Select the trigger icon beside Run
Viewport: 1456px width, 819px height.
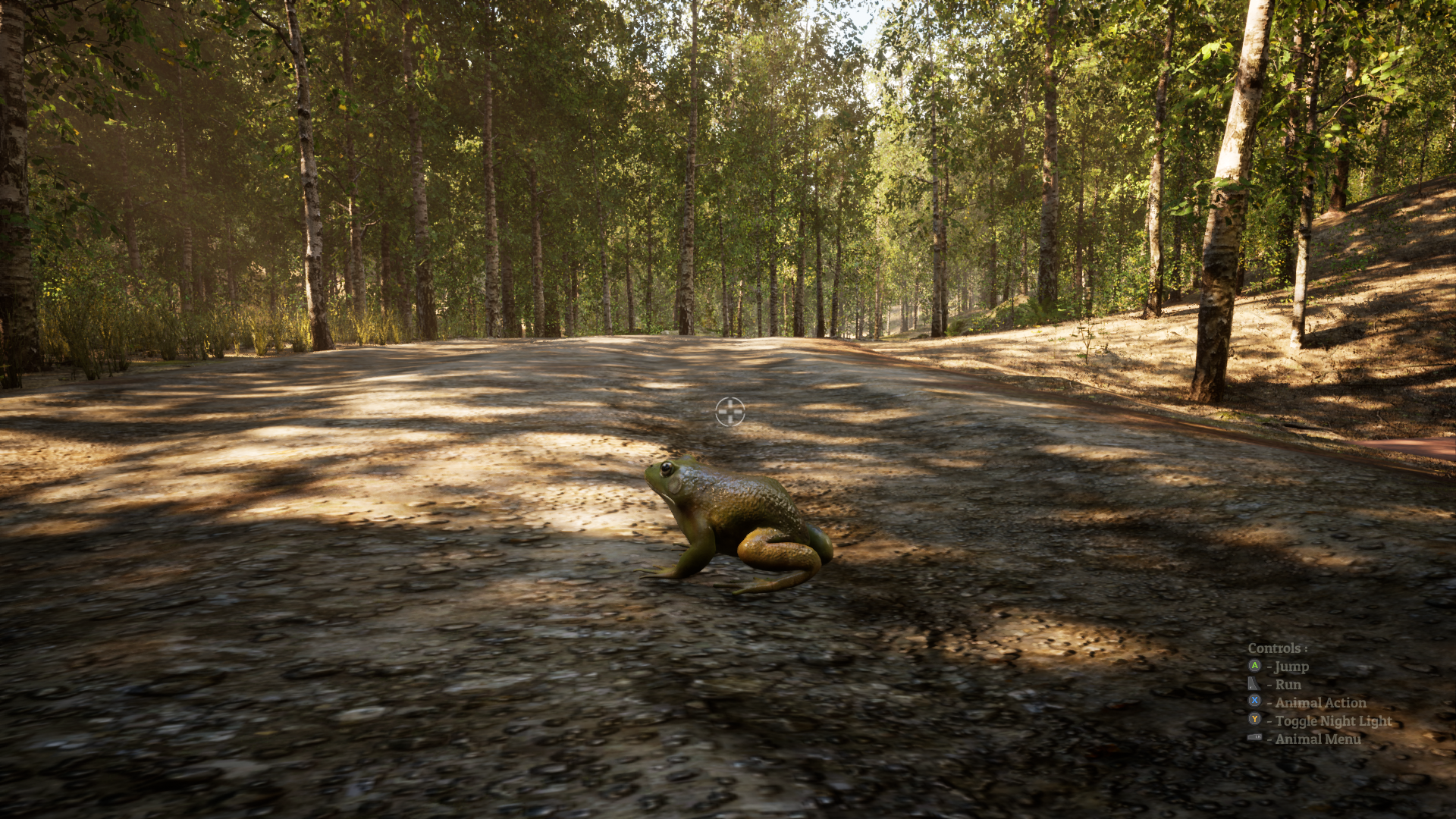click(1254, 684)
